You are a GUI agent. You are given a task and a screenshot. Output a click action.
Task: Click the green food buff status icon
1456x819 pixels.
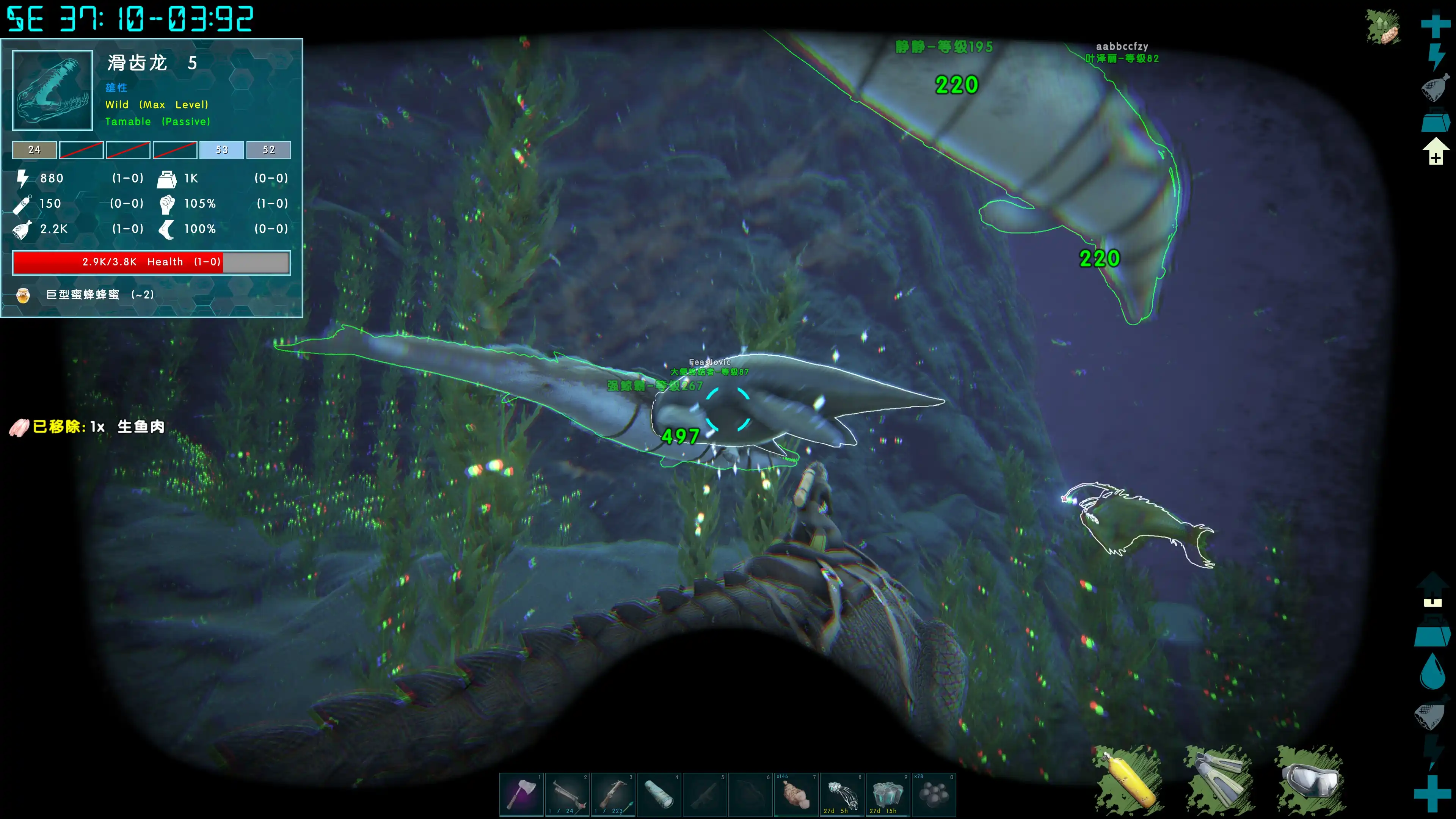point(1384,27)
